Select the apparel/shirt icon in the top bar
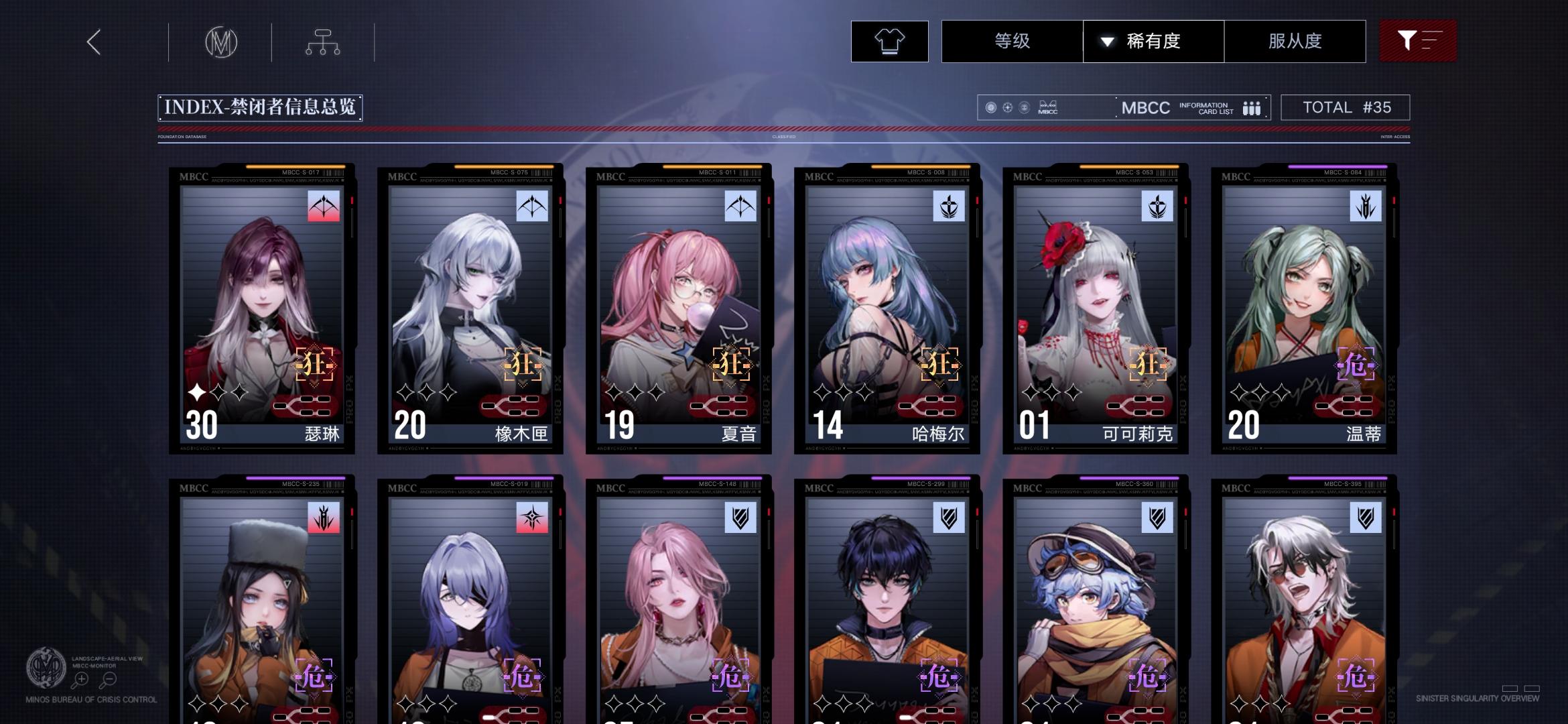Viewport: 1568px width, 724px height. point(889,41)
